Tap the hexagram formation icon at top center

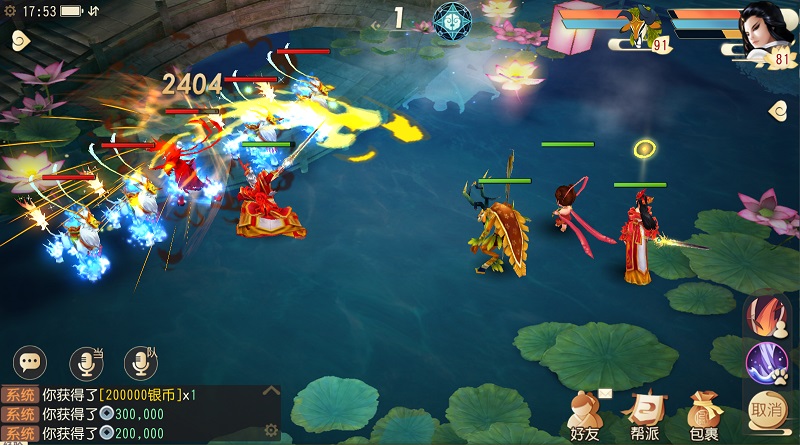452,21
